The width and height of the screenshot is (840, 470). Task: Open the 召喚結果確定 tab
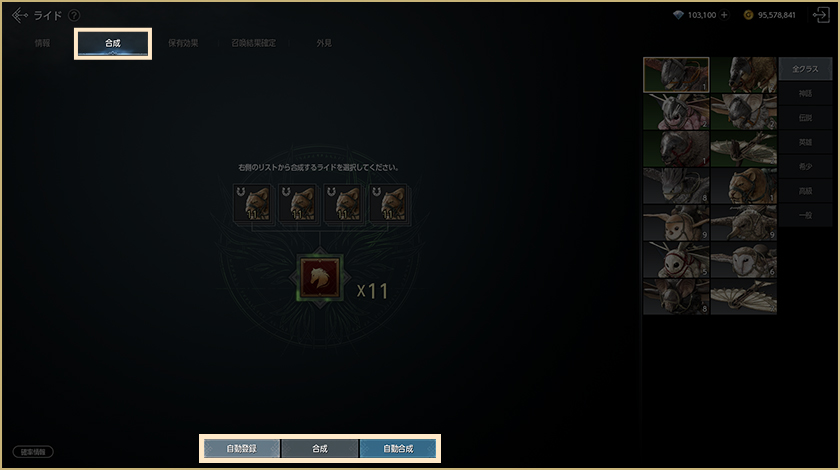click(253, 44)
